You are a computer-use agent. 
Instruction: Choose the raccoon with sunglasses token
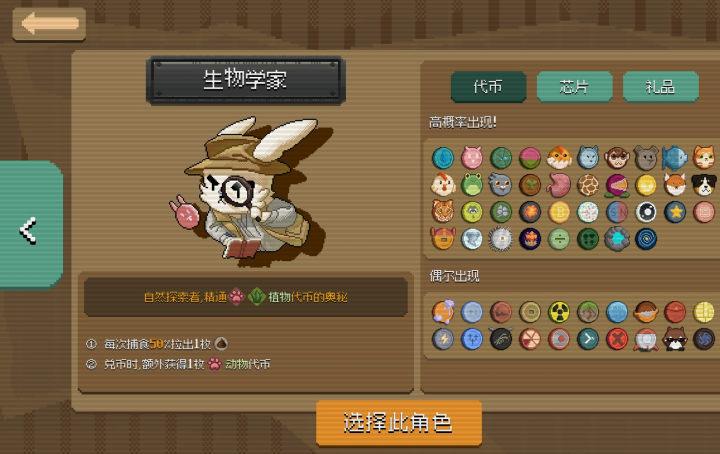pyautogui.click(x=675, y=339)
